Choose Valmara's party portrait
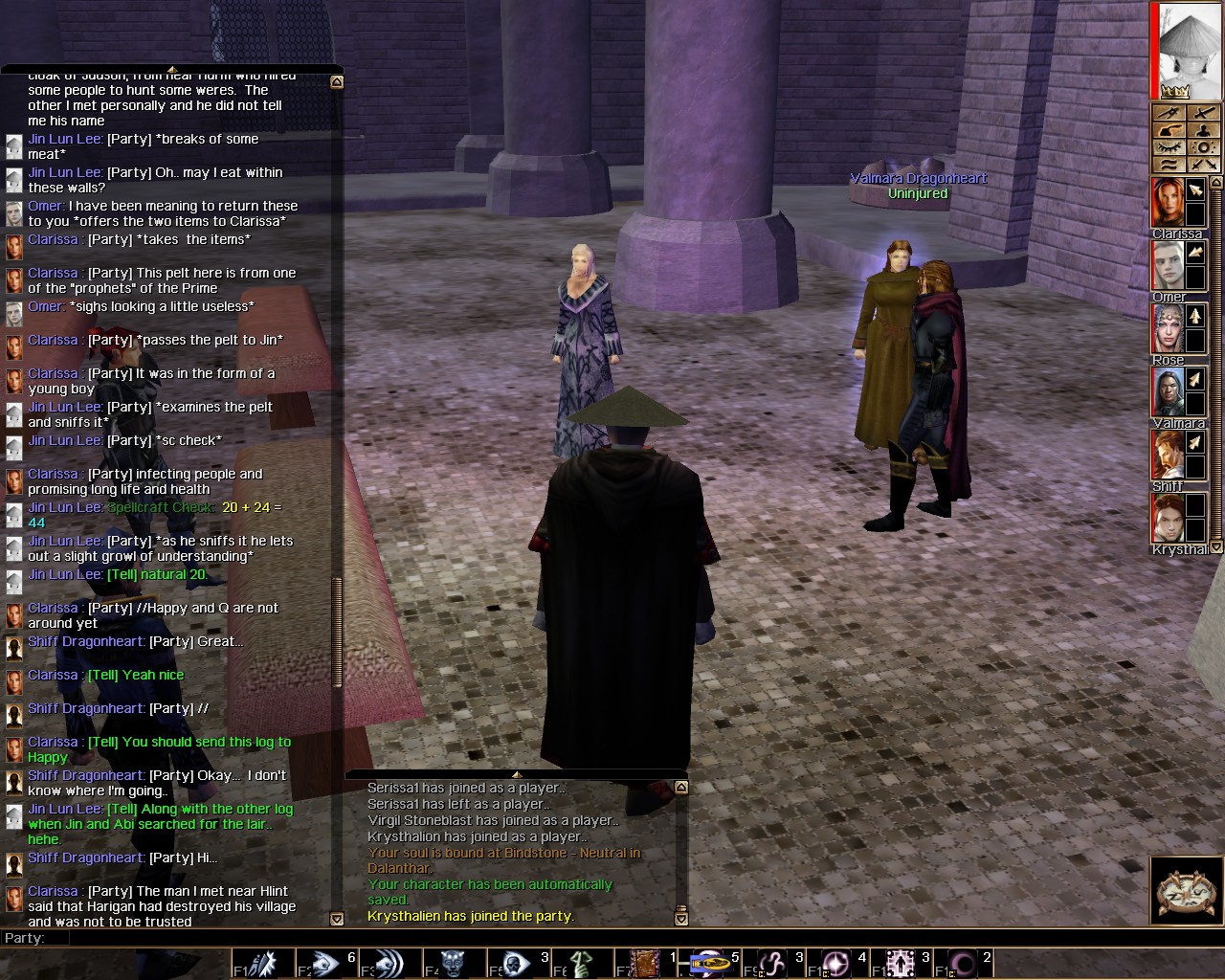 pos(1167,391)
